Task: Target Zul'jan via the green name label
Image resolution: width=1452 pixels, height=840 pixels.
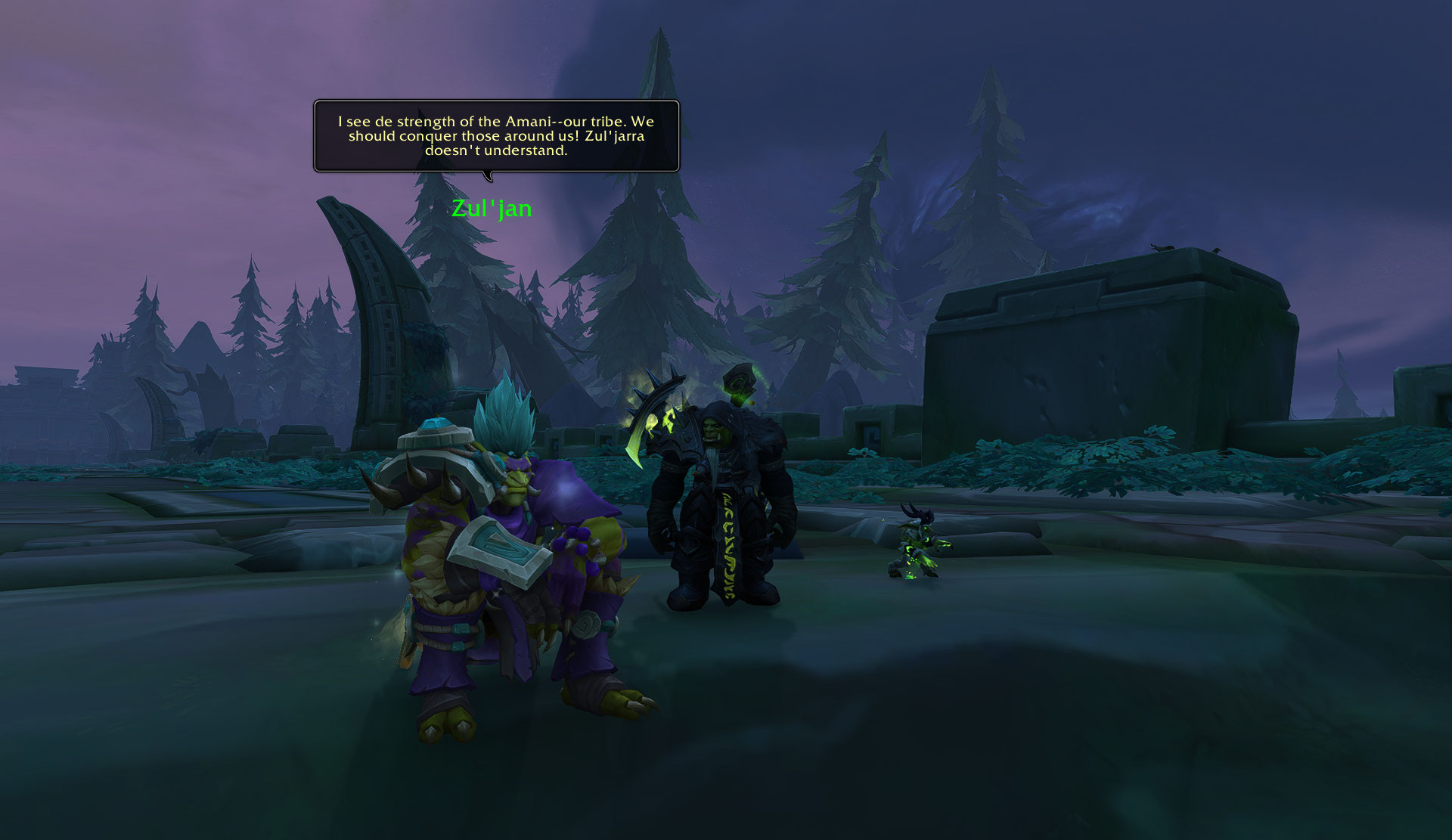Action: [x=492, y=208]
